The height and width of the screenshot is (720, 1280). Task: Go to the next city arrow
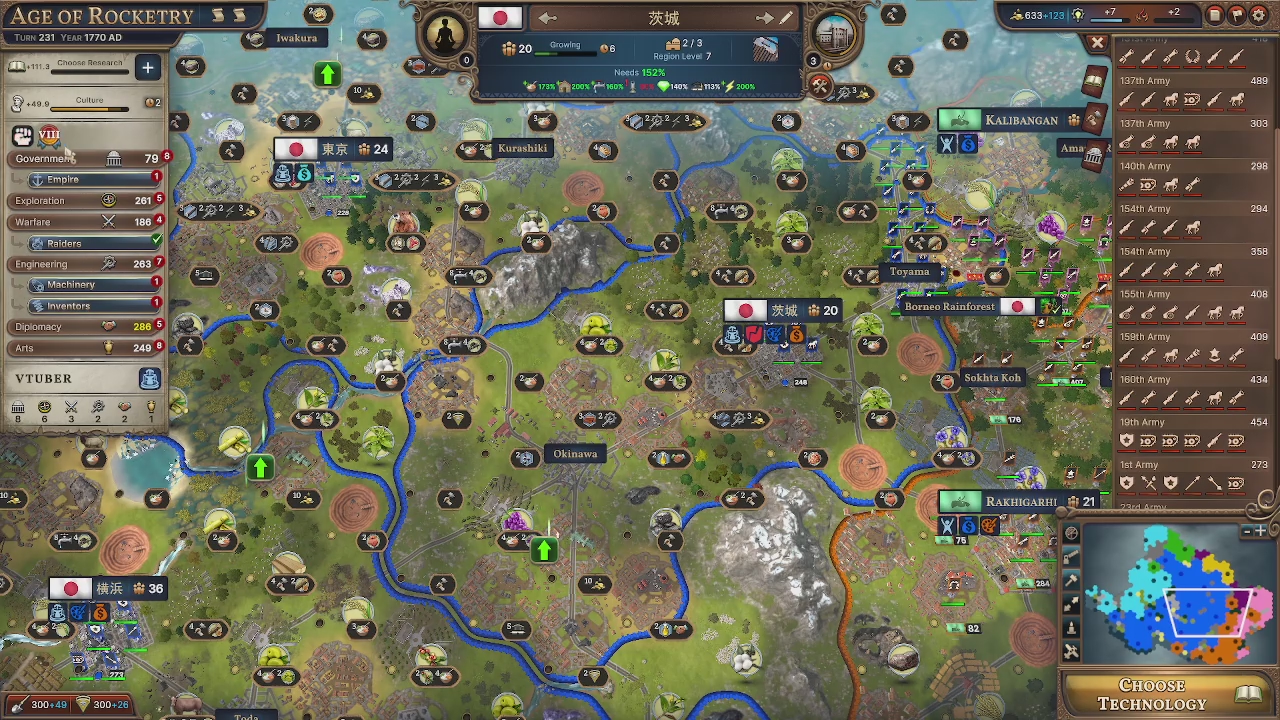[x=765, y=18]
